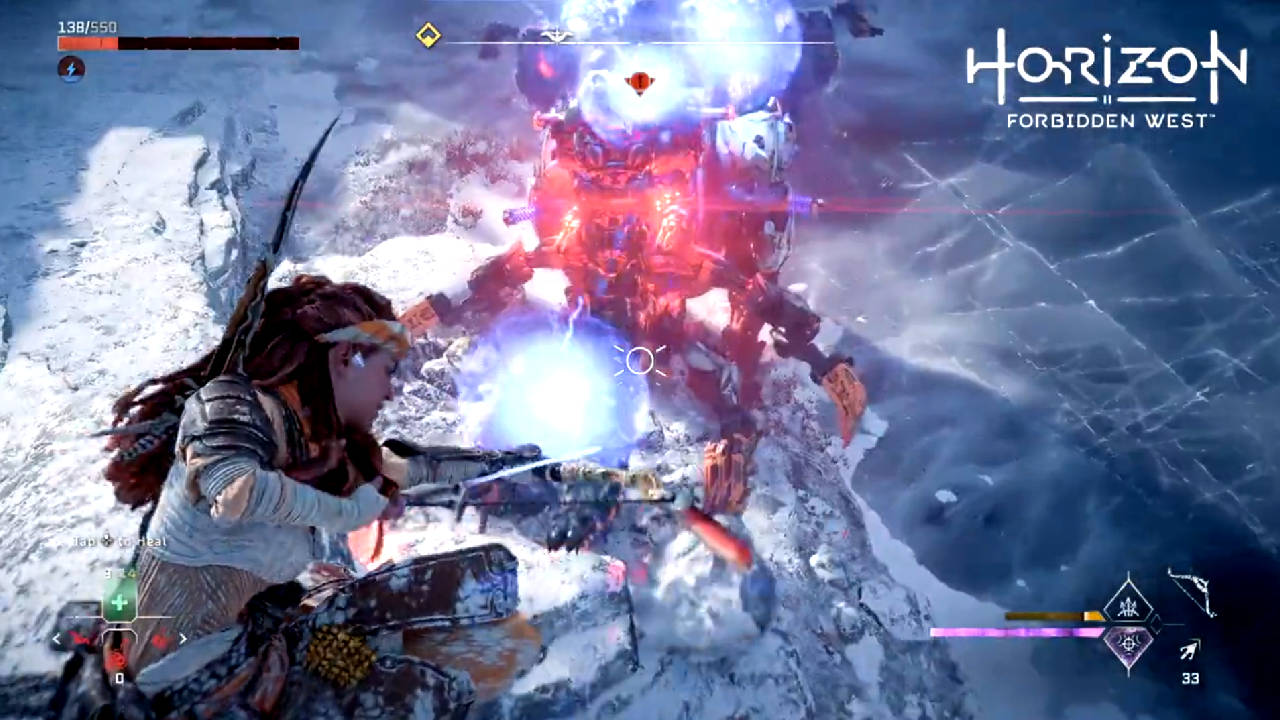Toggle the yellow quest waypoint marker
Viewport: 1280px width, 720px height.
428,35
